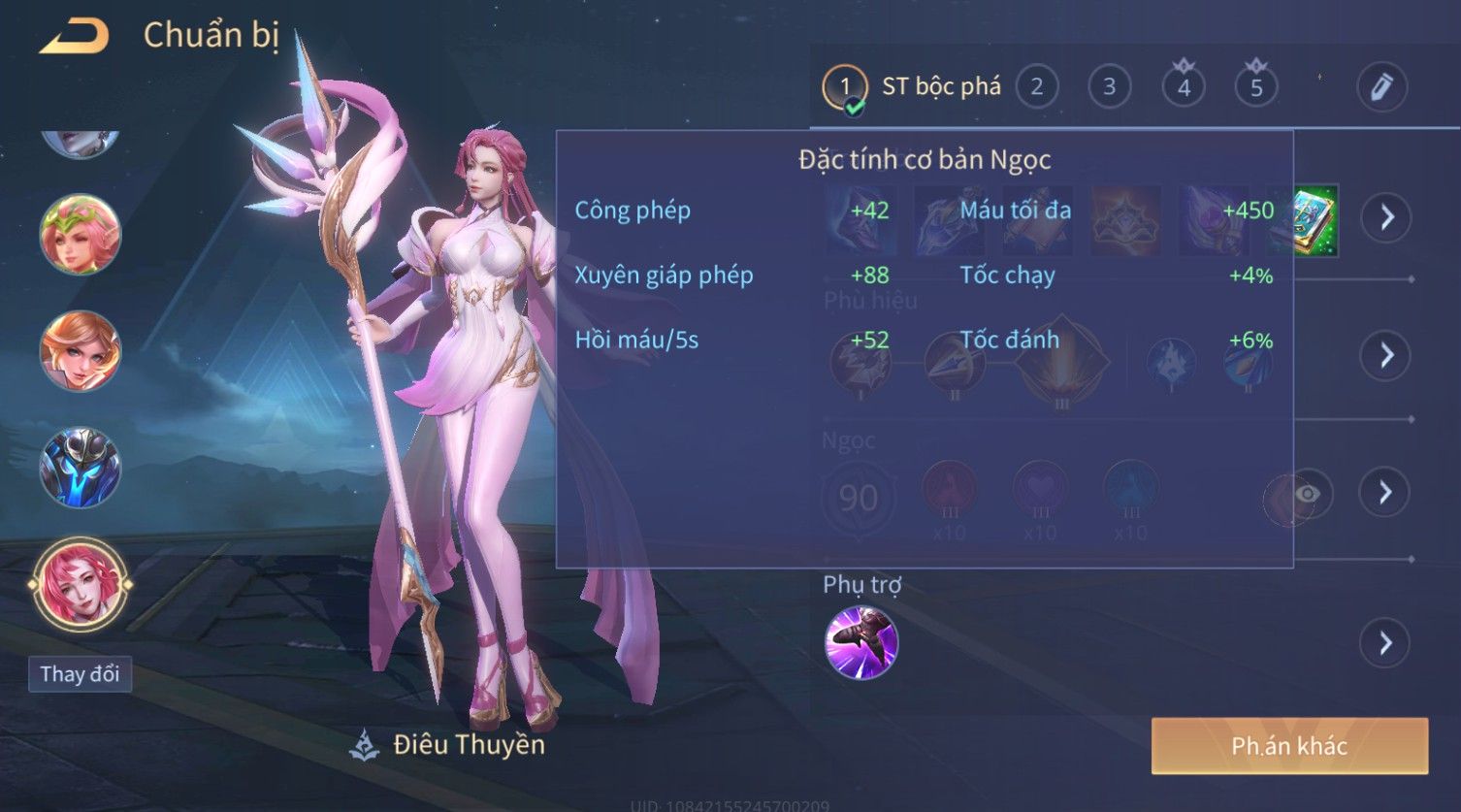1461x812 pixels.
Task: Open the equipment items arrow
Action: [1385, 216]
